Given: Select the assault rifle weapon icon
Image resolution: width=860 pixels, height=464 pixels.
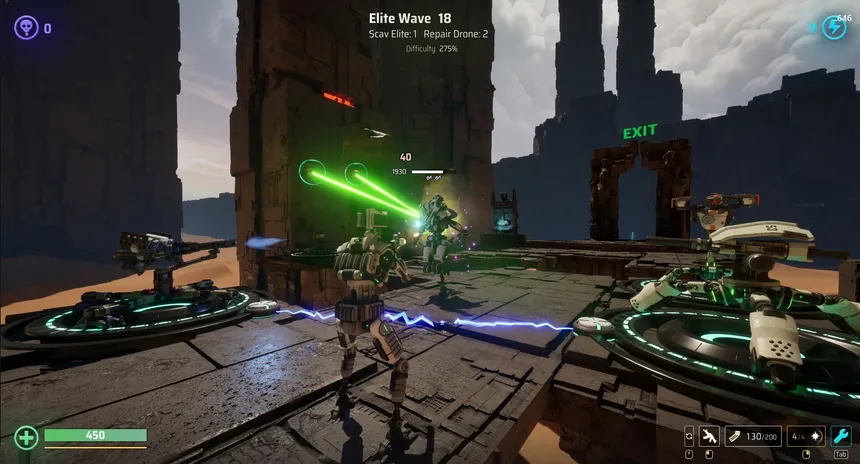Looking at the screenshot, I should [710, 436].
